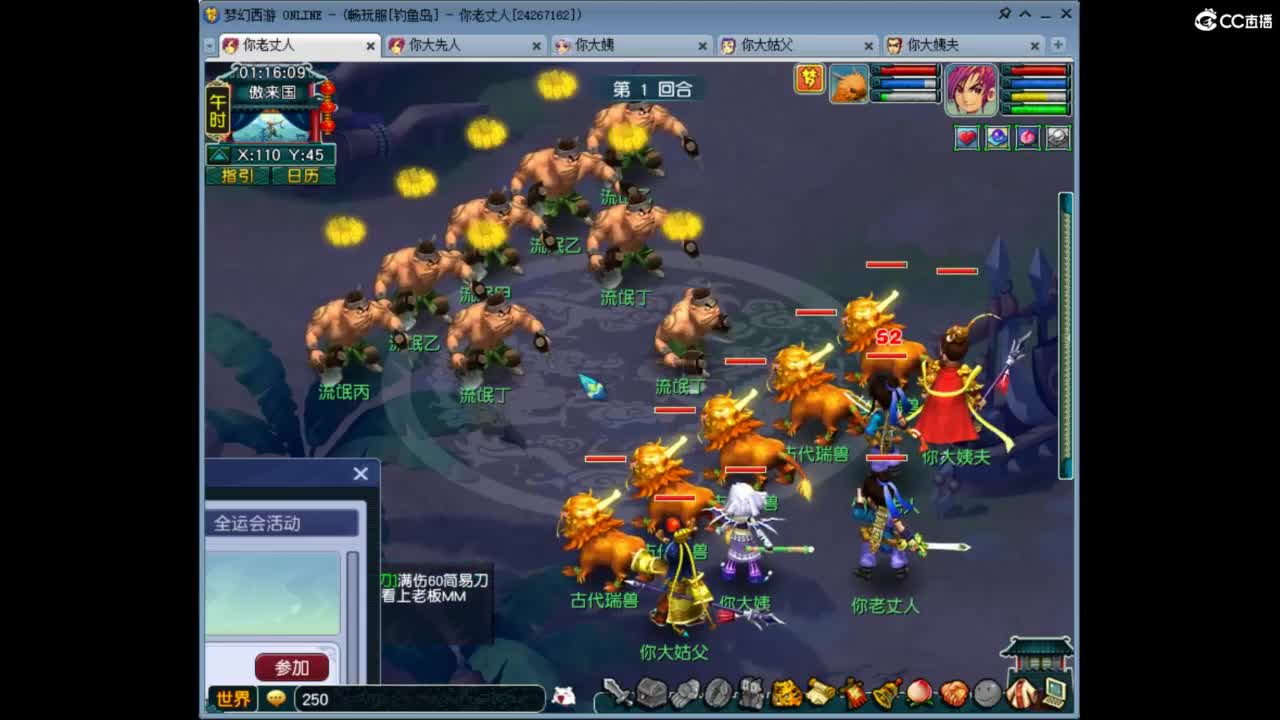
Task: Use the red heart potion quick-slot icon
Action: [x=965, y=138]
